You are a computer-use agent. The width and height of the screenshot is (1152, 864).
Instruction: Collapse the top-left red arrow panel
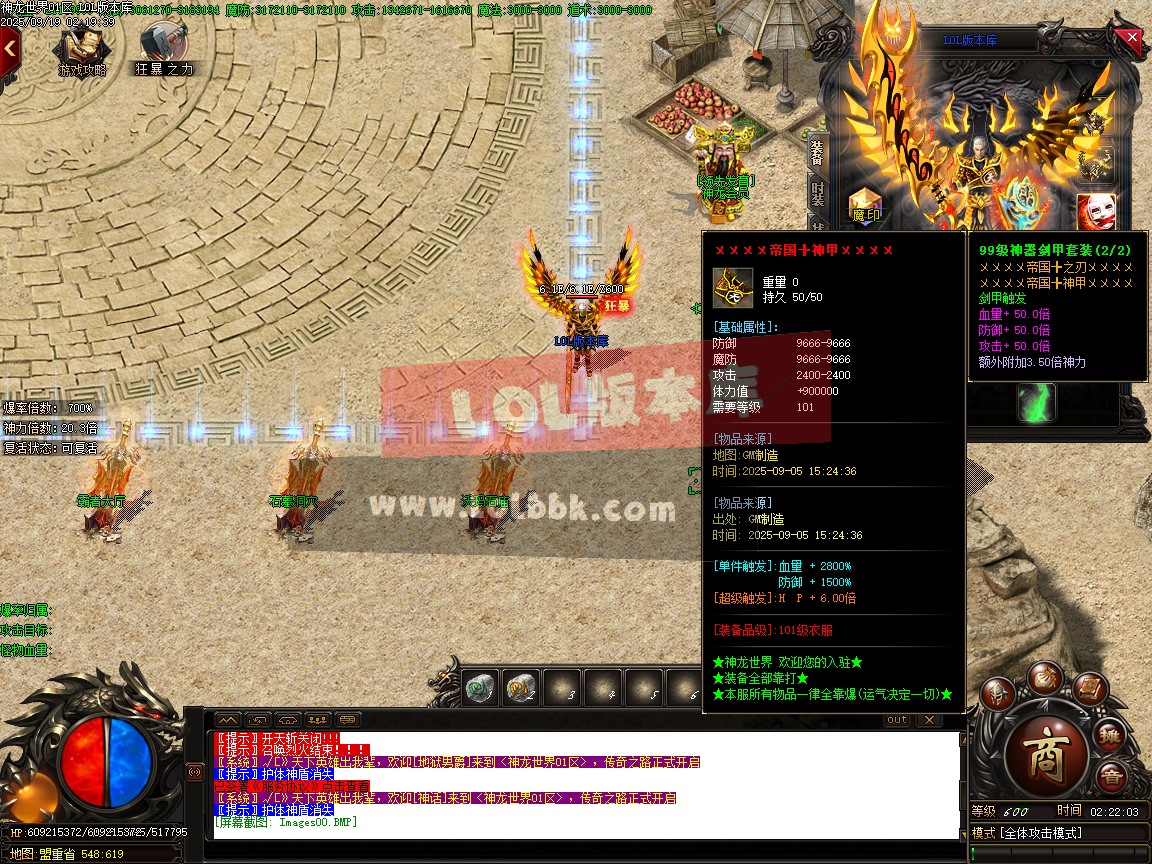click(10, 47)
